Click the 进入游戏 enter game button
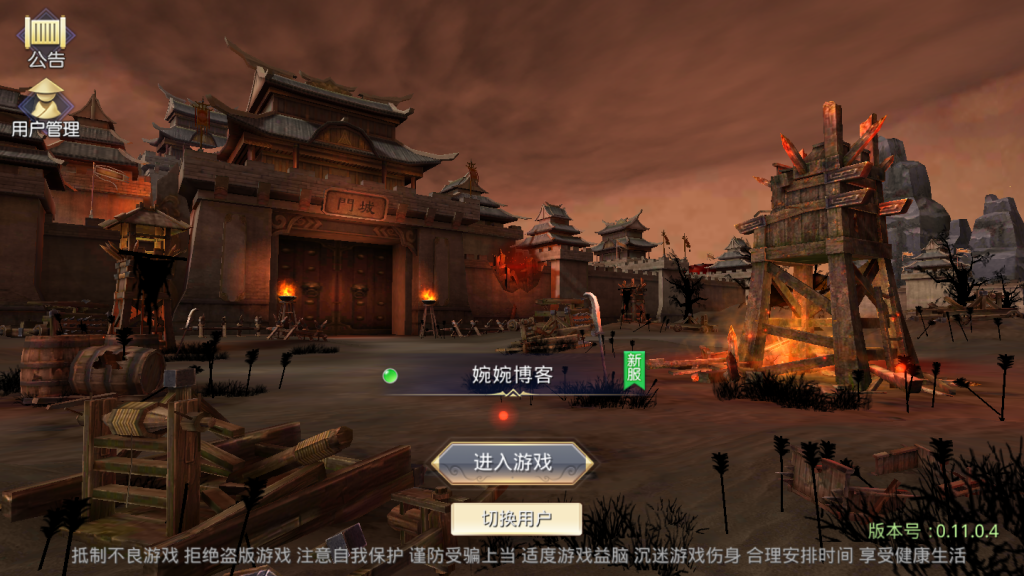The width and height of the screenshot is (1024, 576). click(512, 462)
